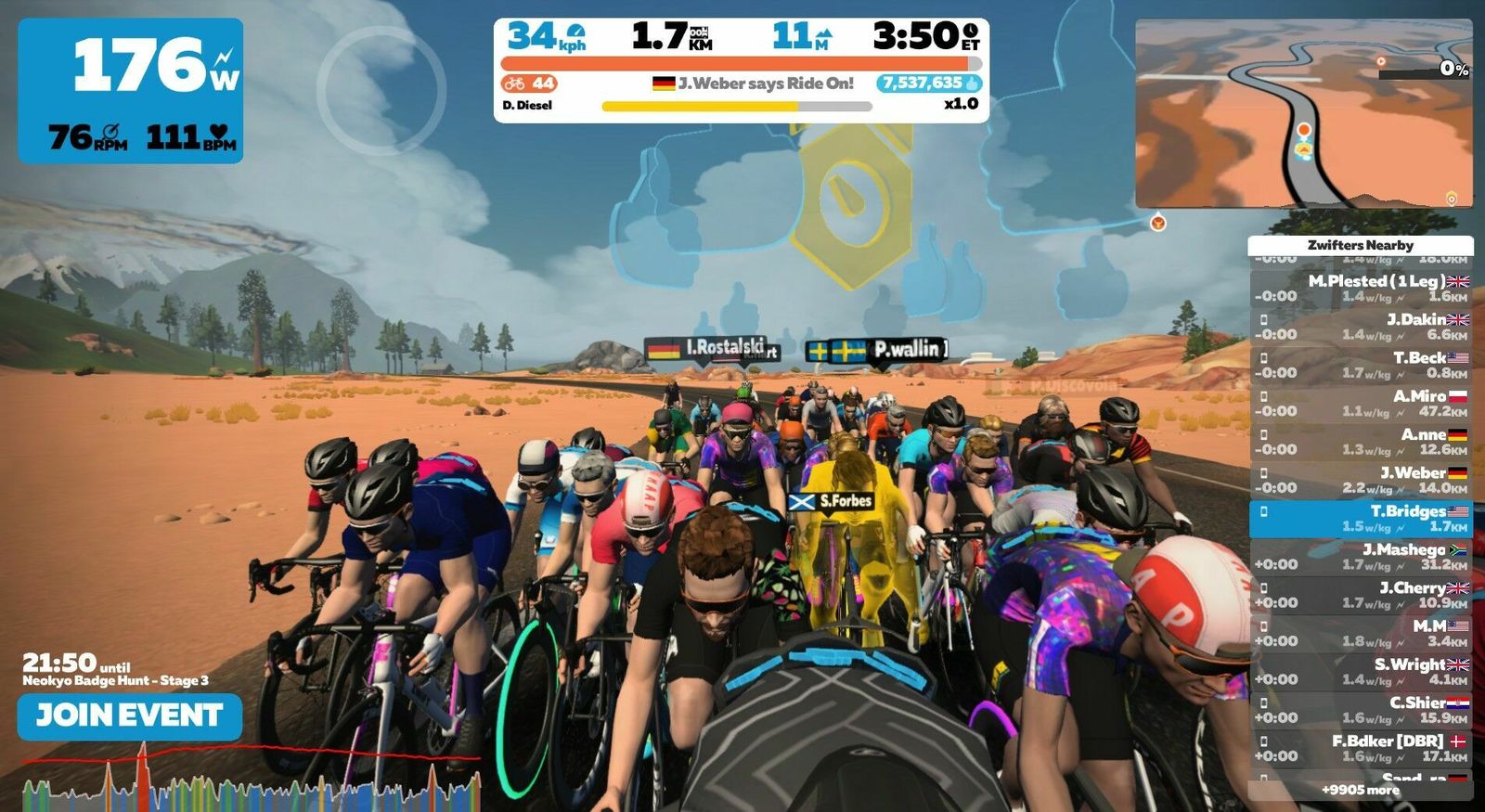1485x812 pixels.
Task: Select the A.nne rider entry
Action: pos(1361,441)
